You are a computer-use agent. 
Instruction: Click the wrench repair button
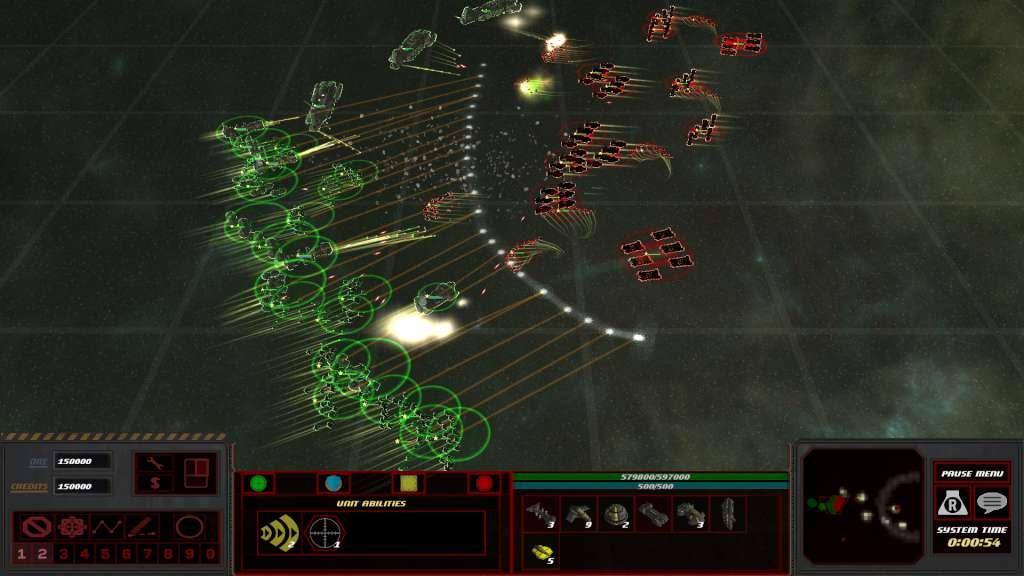click(x=155, y=463)
